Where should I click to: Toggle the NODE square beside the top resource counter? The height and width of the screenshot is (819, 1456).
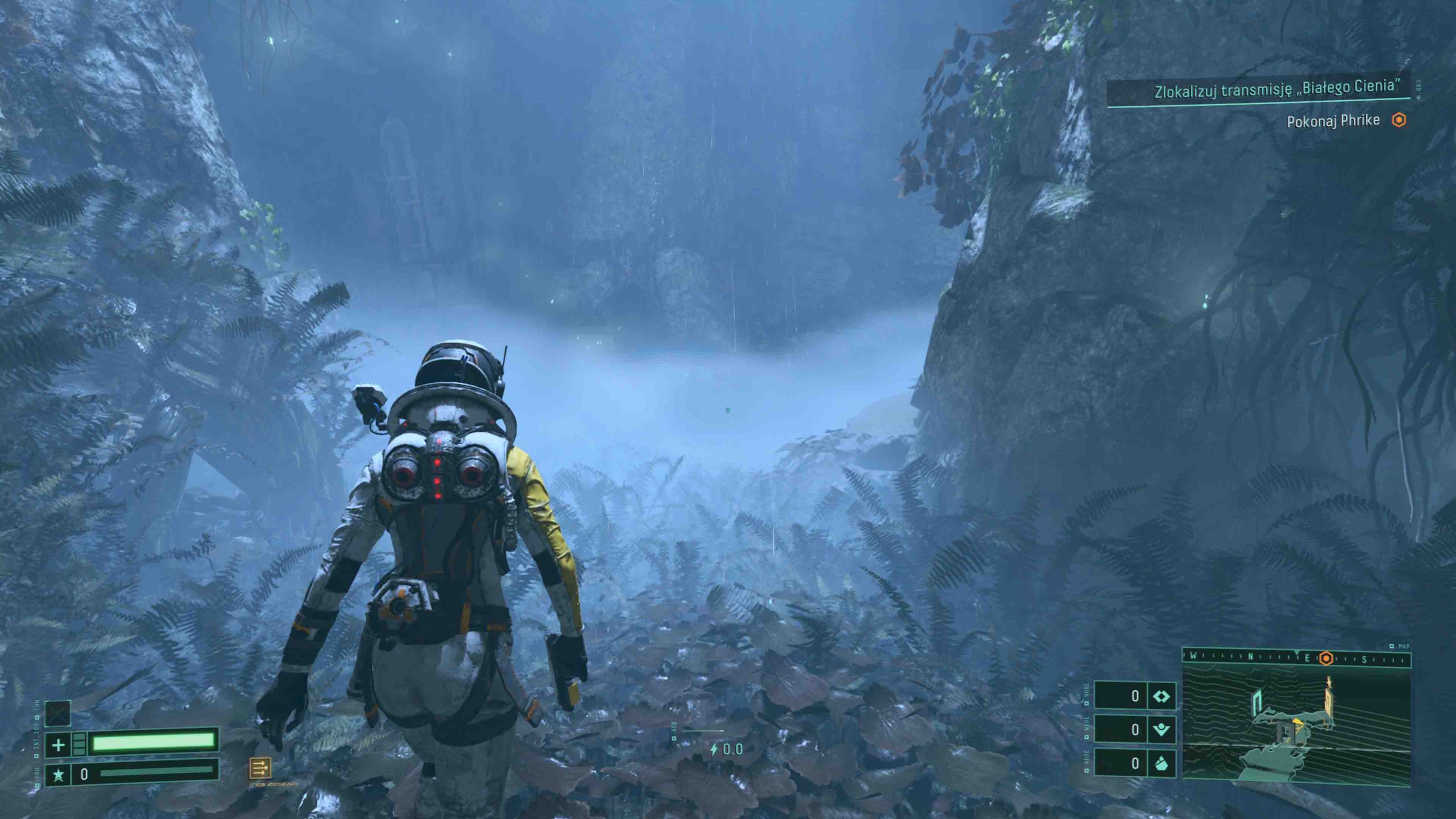[x=1086, y=704]
